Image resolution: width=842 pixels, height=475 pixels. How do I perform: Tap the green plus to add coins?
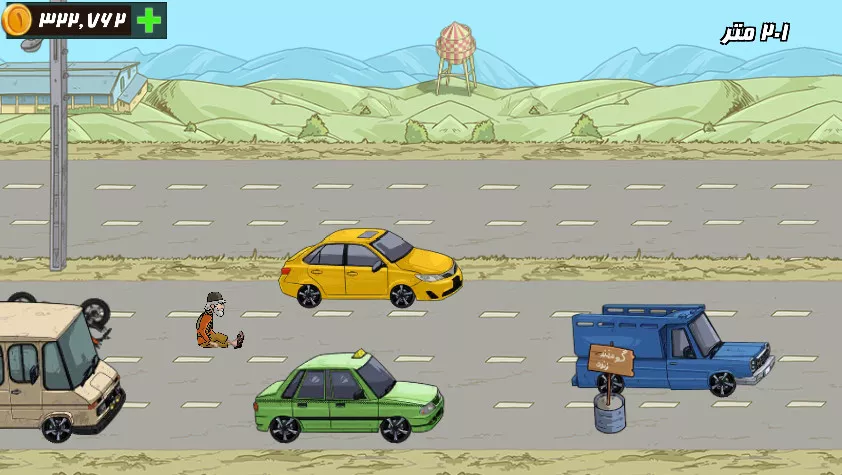148,20
